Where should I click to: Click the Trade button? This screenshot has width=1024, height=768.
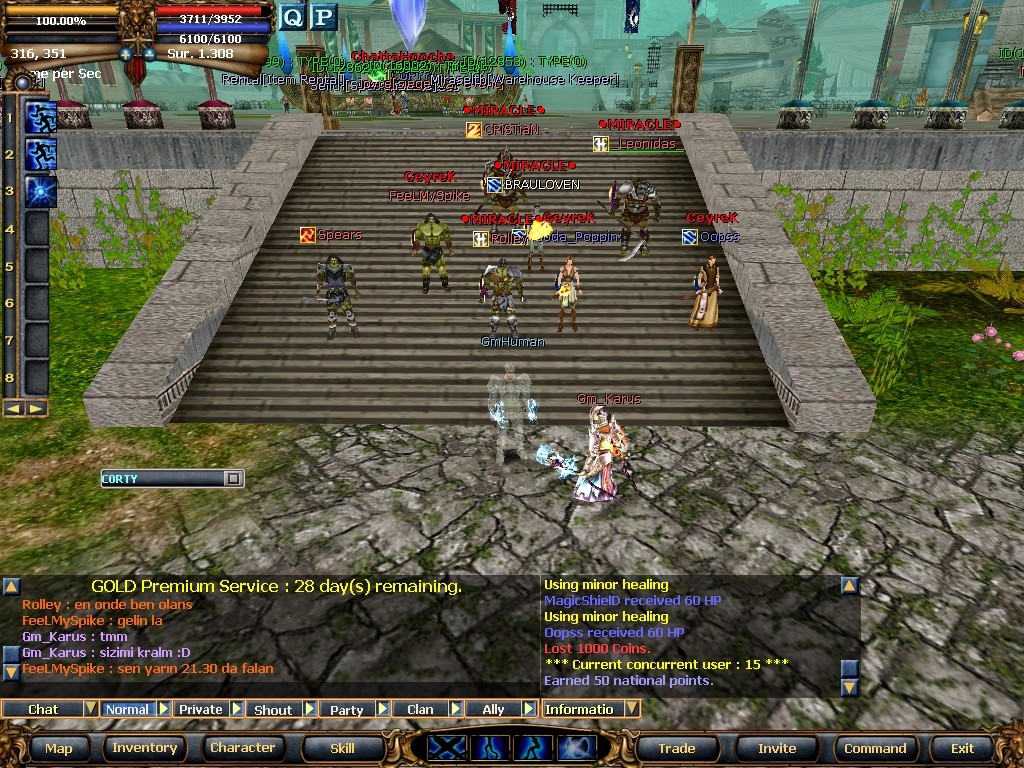676,748
